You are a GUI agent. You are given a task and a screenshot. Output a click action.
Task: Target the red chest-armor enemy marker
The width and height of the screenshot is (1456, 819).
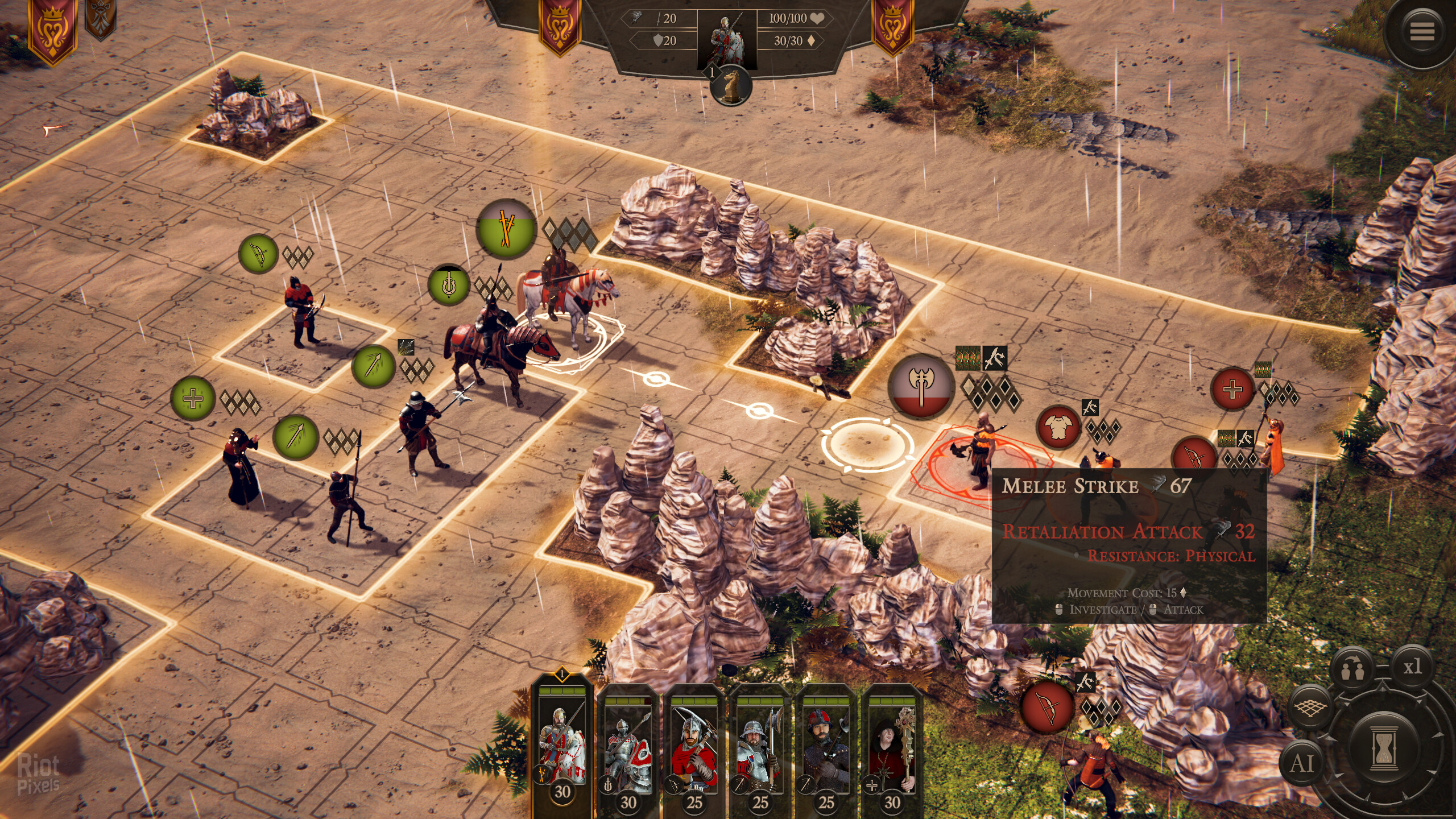1058,427
